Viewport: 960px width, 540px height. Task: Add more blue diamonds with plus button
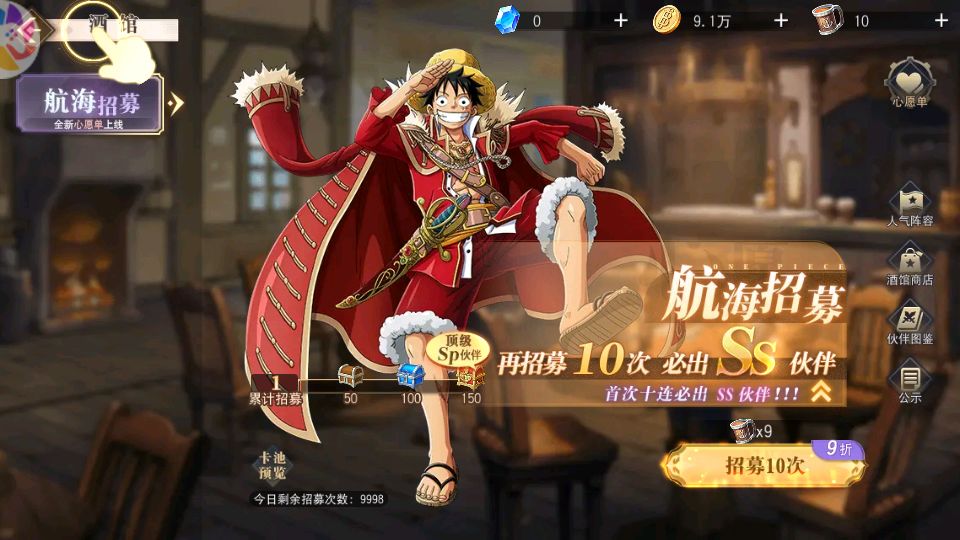[620, 20]
